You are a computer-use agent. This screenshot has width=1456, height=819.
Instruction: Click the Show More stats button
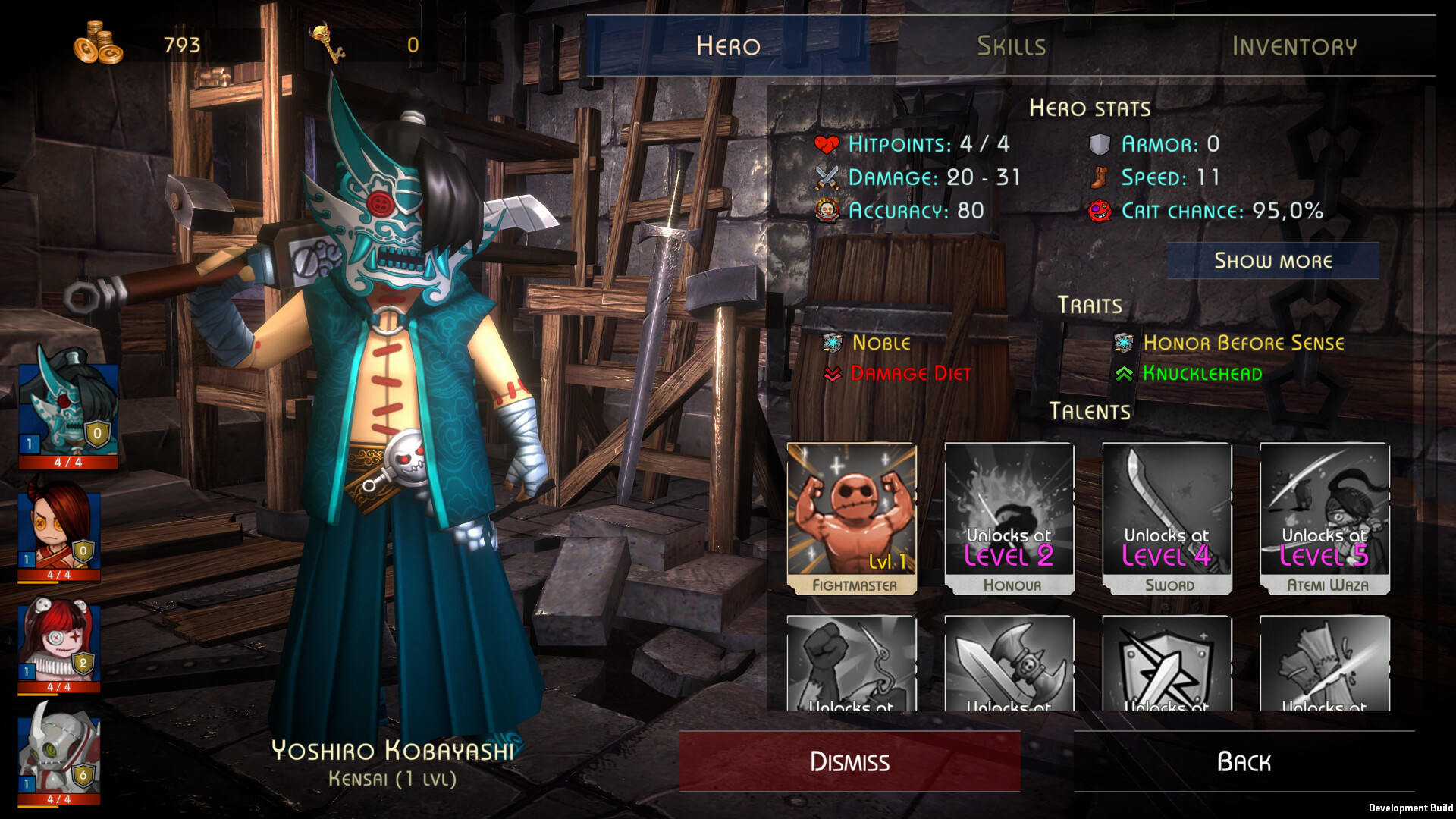[1272, 261]
